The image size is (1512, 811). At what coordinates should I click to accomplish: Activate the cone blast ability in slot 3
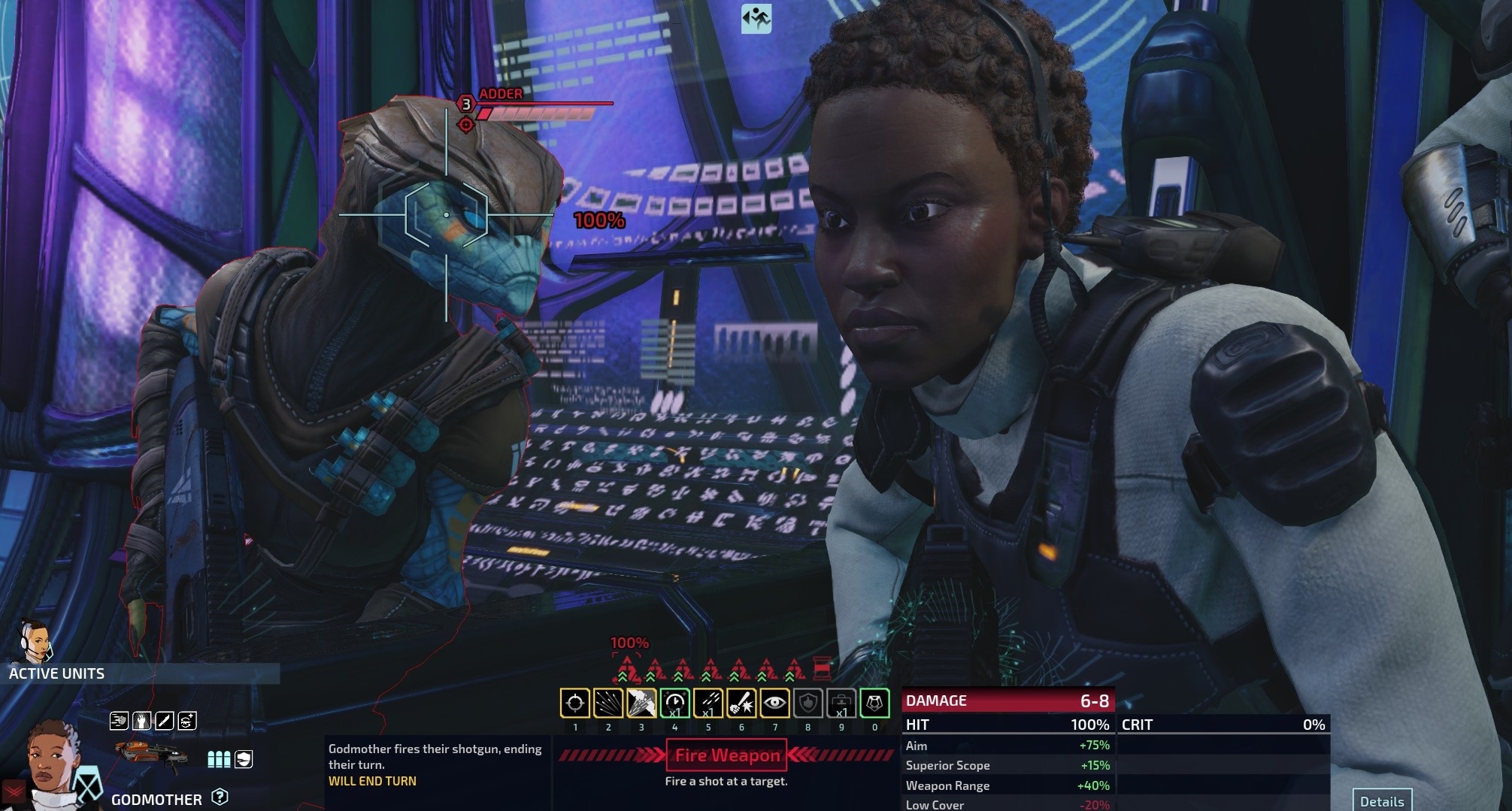(641, 704)
